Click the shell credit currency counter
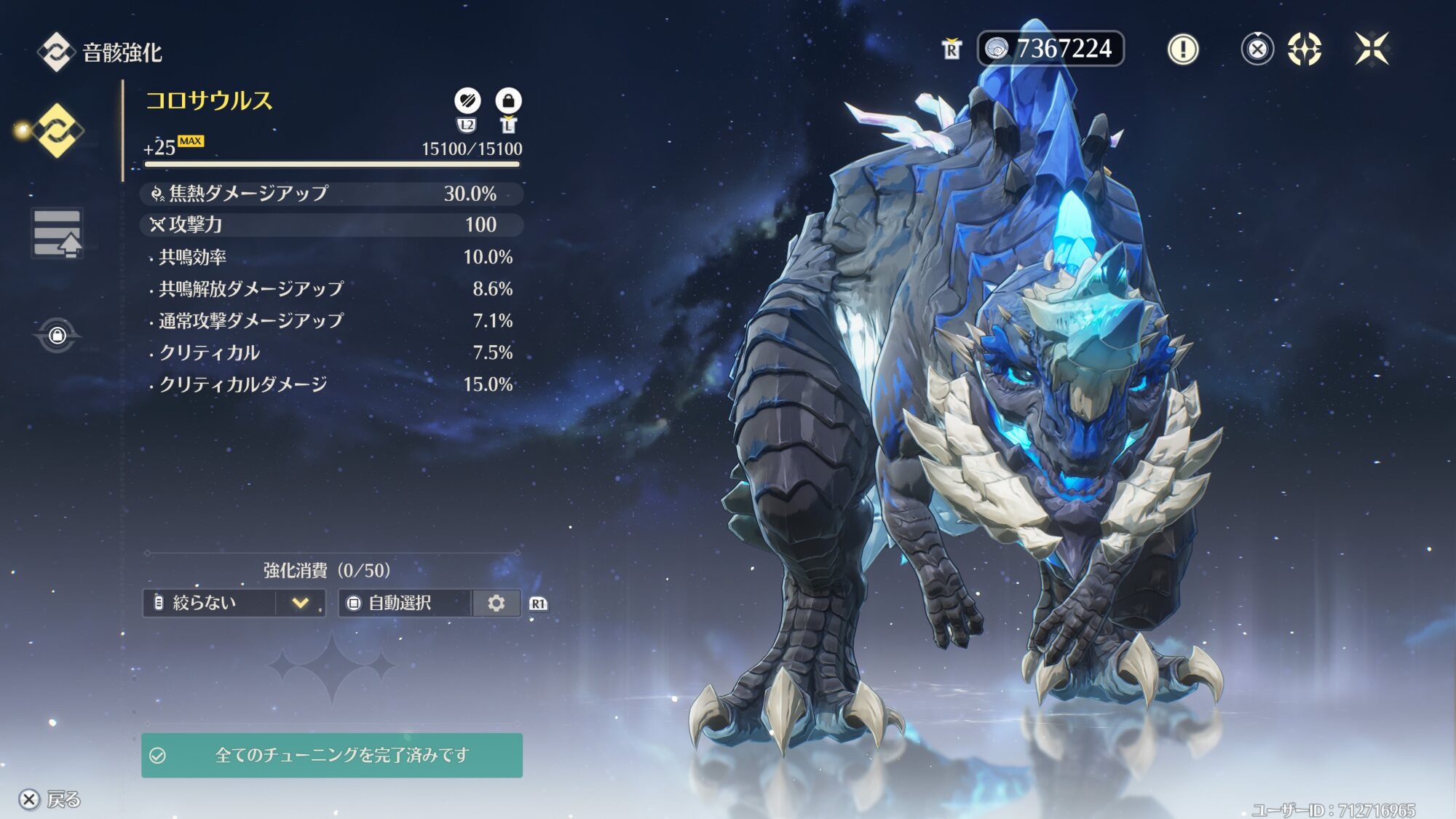This screenshot has width=1456, height=819. pyautogui.click(x=1050, y=49)
